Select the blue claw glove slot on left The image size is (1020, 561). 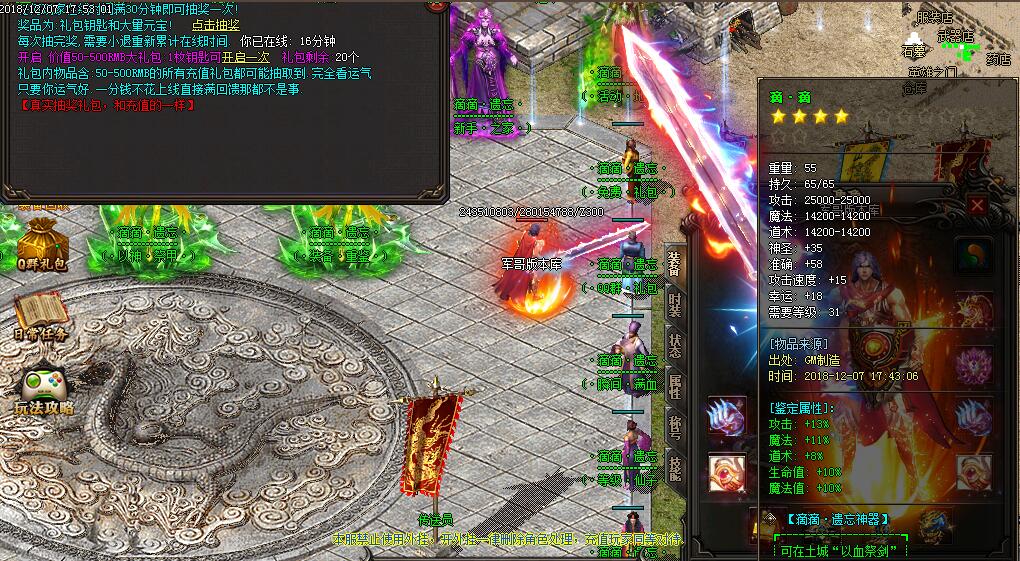point(727,417)
